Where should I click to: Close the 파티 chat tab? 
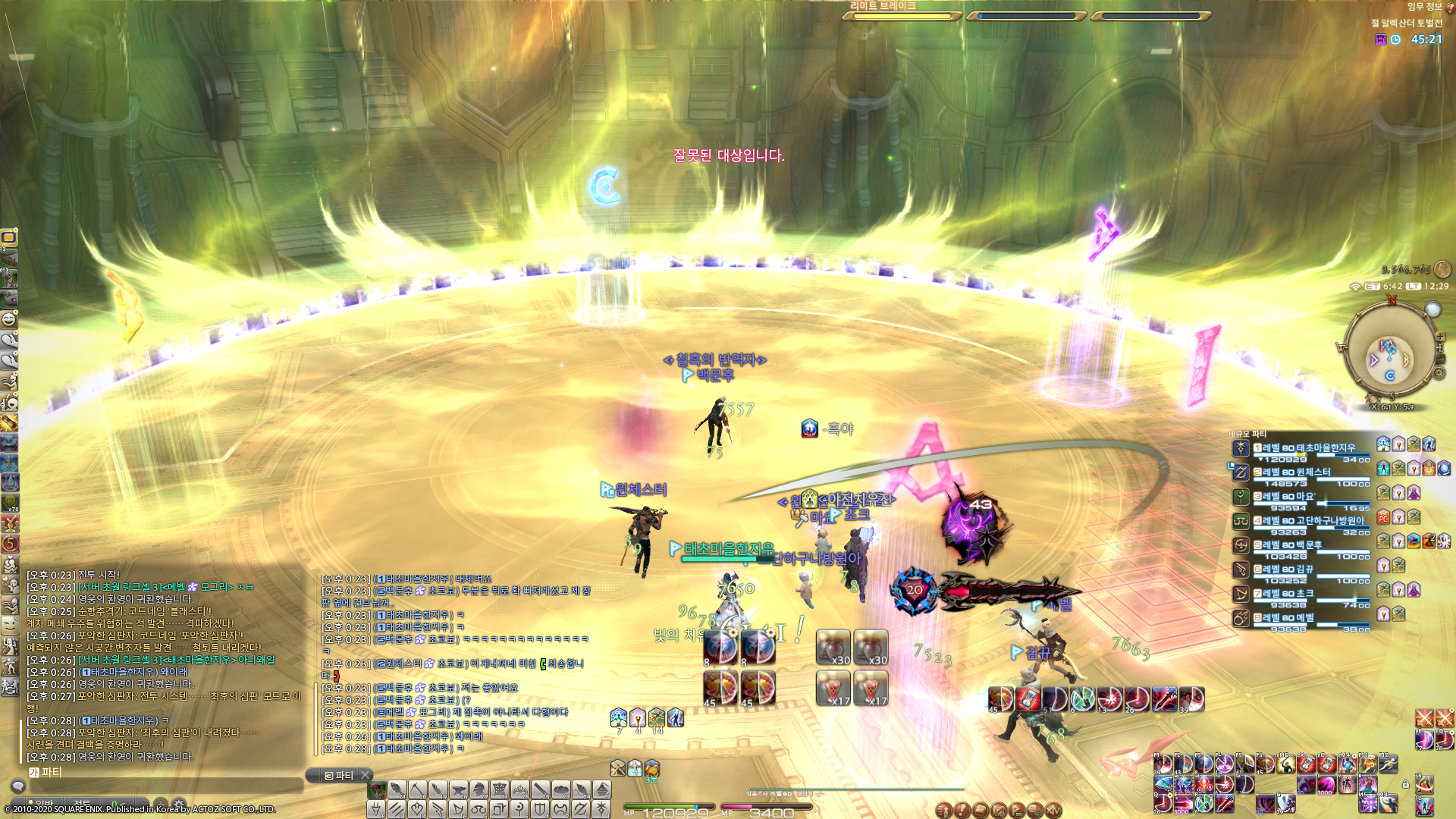coord(365,775)
